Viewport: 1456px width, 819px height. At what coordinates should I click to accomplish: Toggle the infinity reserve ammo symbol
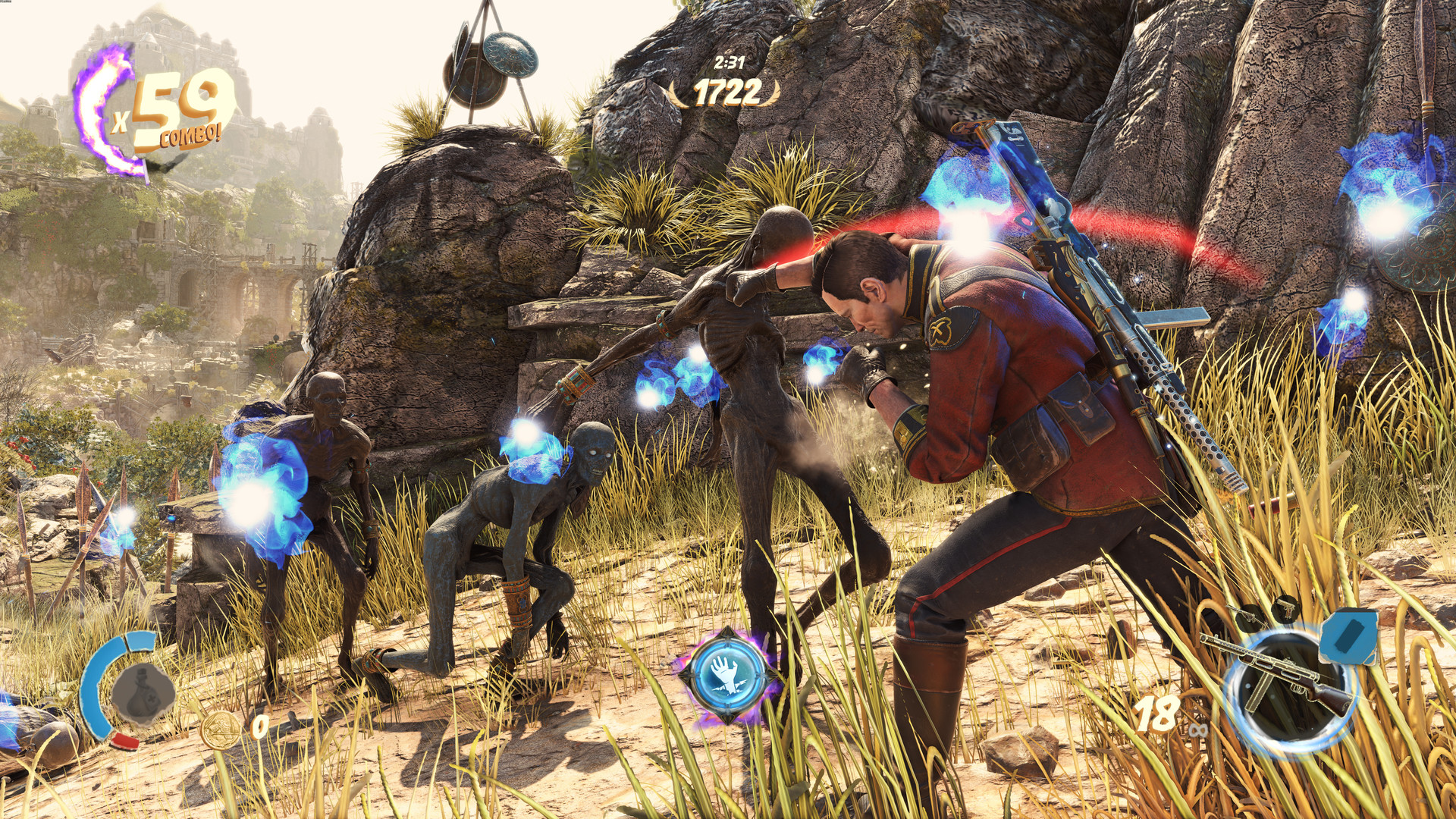pyautogui.click(x=1197, y=730)
